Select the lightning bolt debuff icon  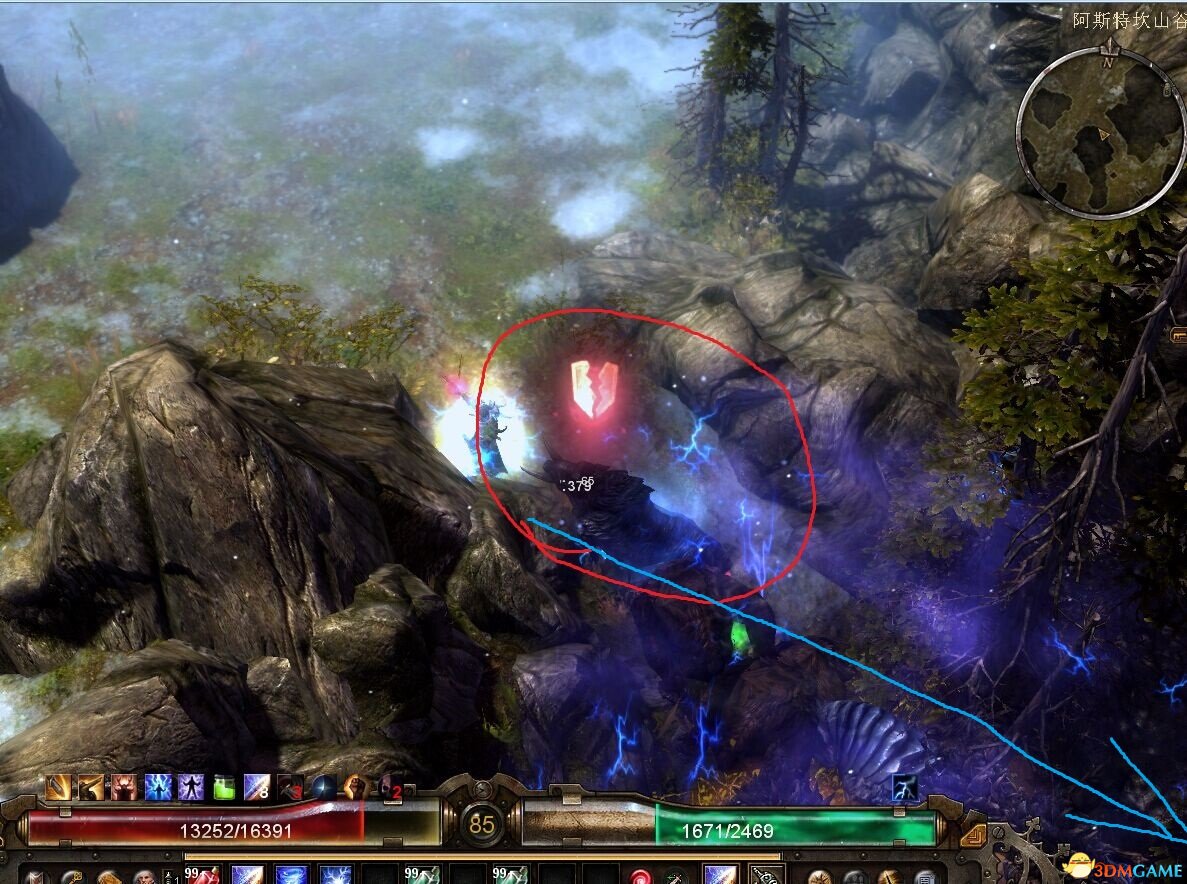[905, 788]
